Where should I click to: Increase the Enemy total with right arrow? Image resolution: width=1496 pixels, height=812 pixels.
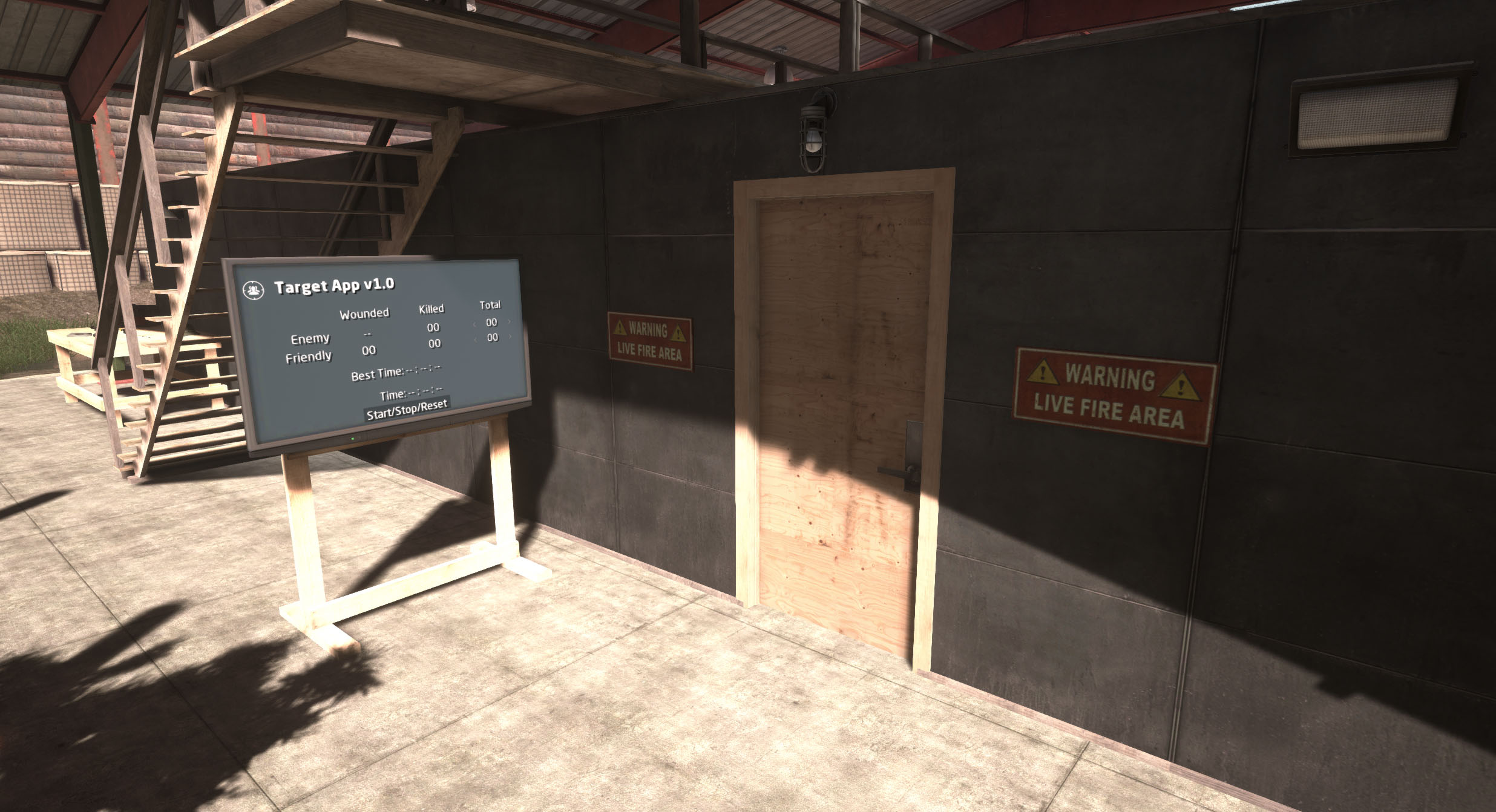pyautogui.click(x=509, y=321)
